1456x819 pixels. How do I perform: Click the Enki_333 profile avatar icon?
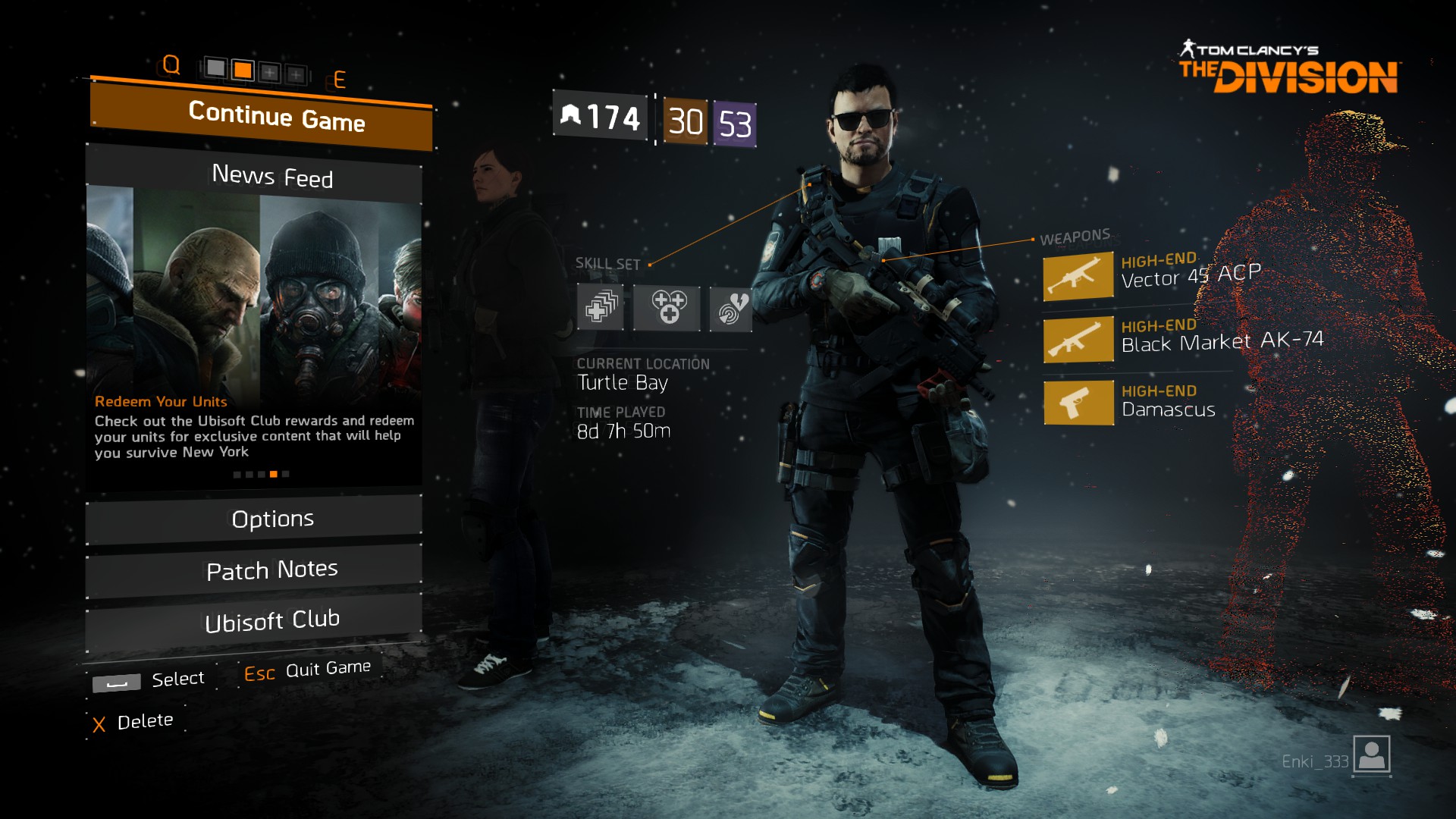coord(1371,755)
